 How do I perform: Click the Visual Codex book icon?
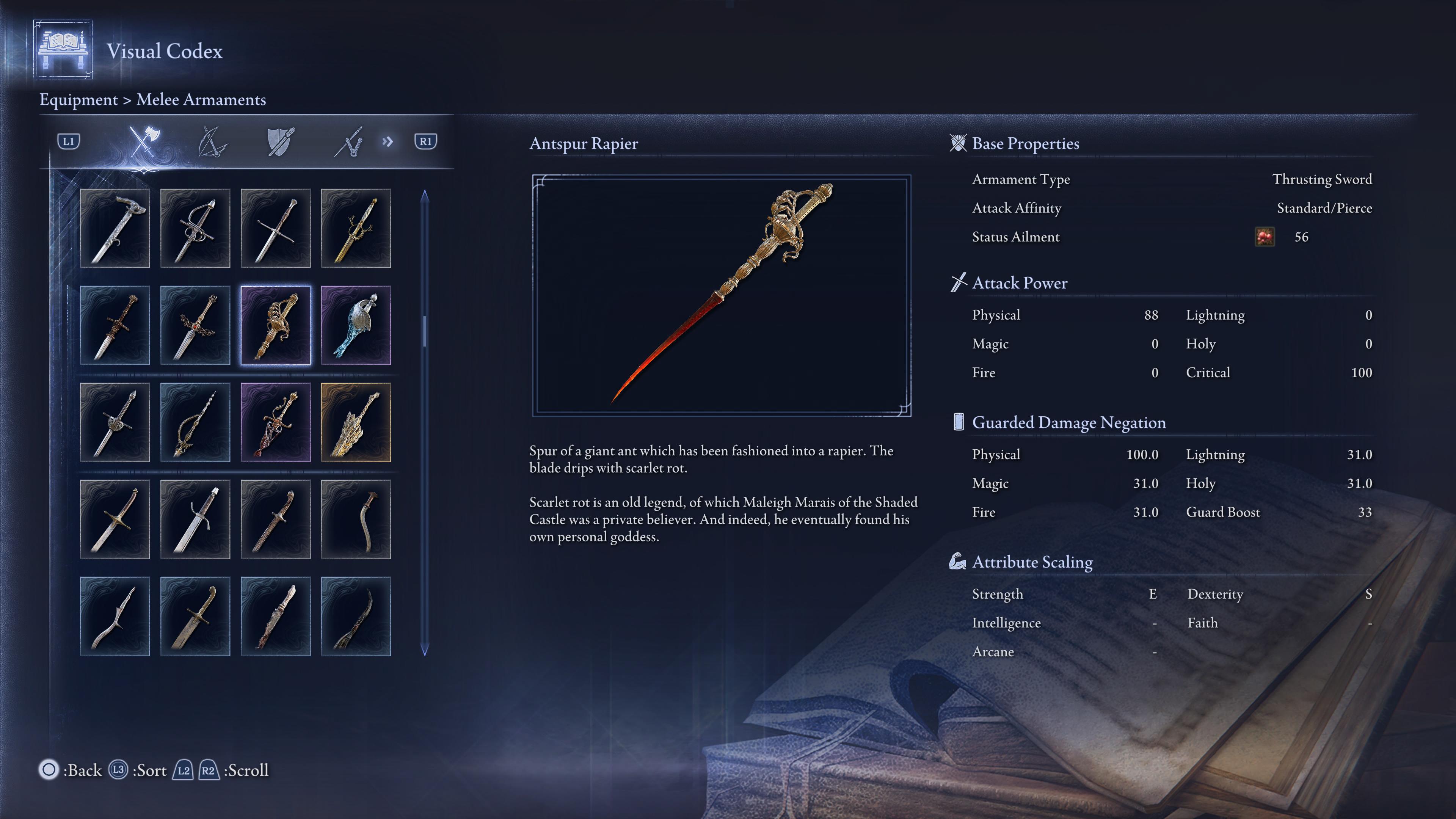coord(64,51)
